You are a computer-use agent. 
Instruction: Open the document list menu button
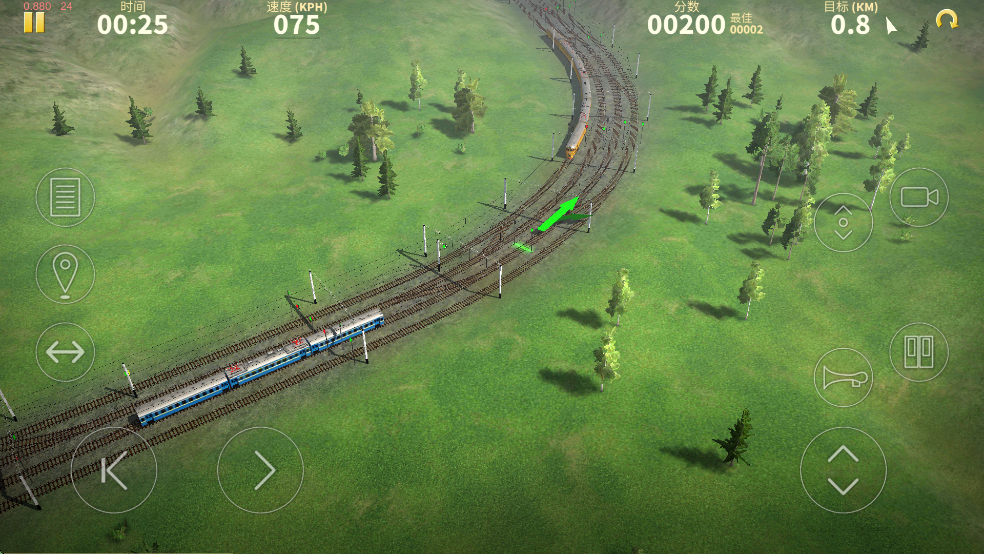point(65,197)
